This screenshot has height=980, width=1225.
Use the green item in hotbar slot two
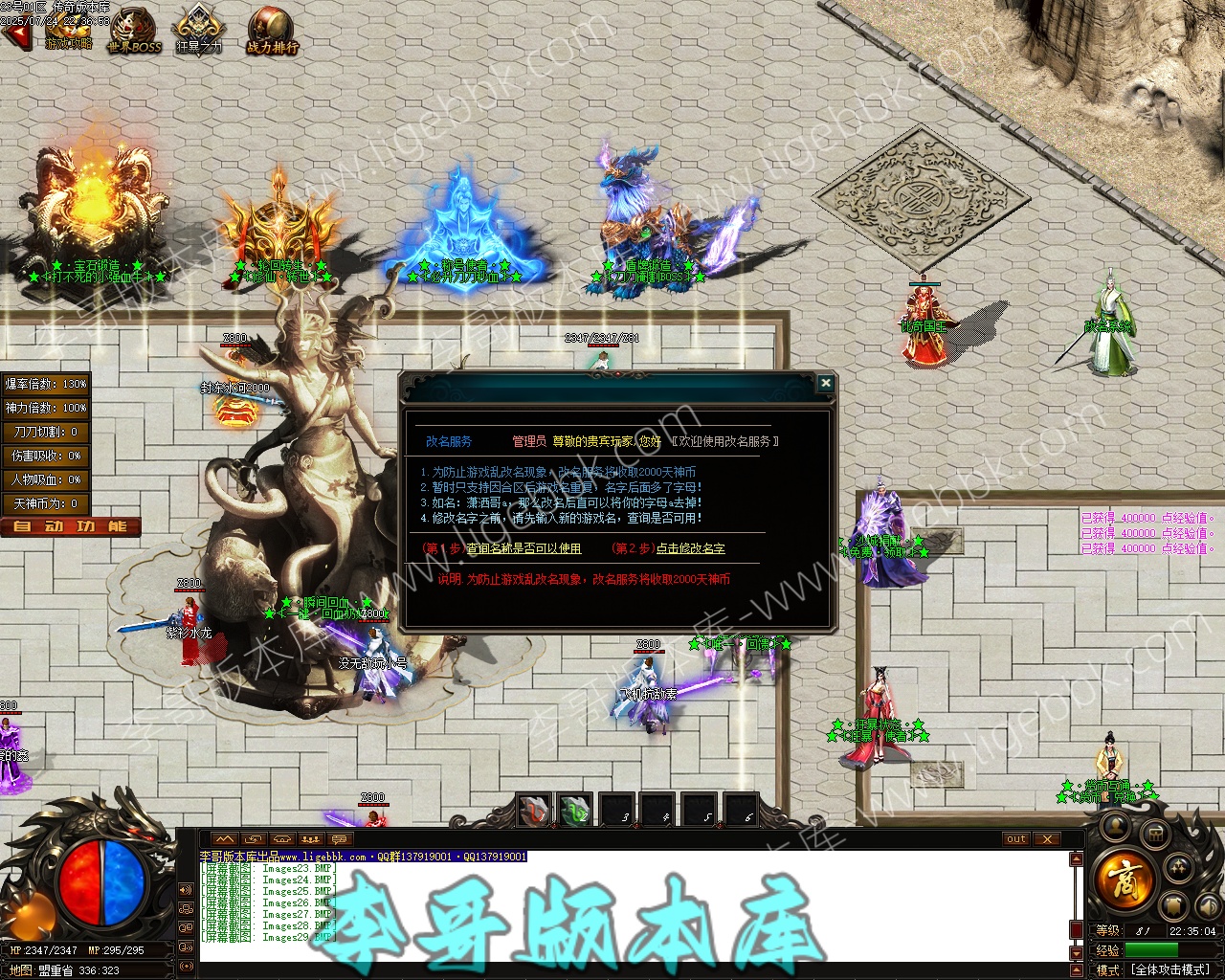click(575, 811)
